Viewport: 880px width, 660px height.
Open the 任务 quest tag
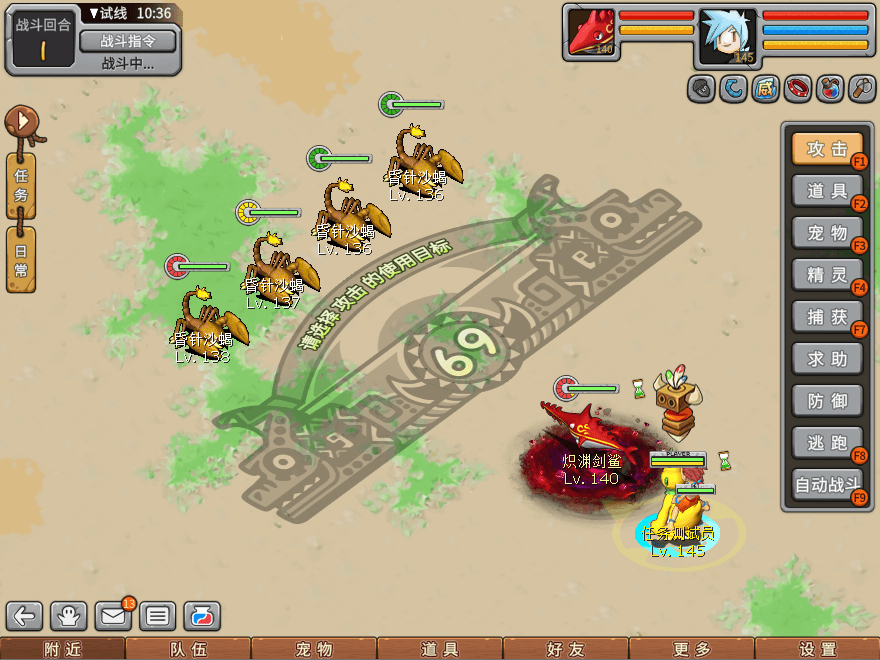pyautogui.click(x=21, y=185)
